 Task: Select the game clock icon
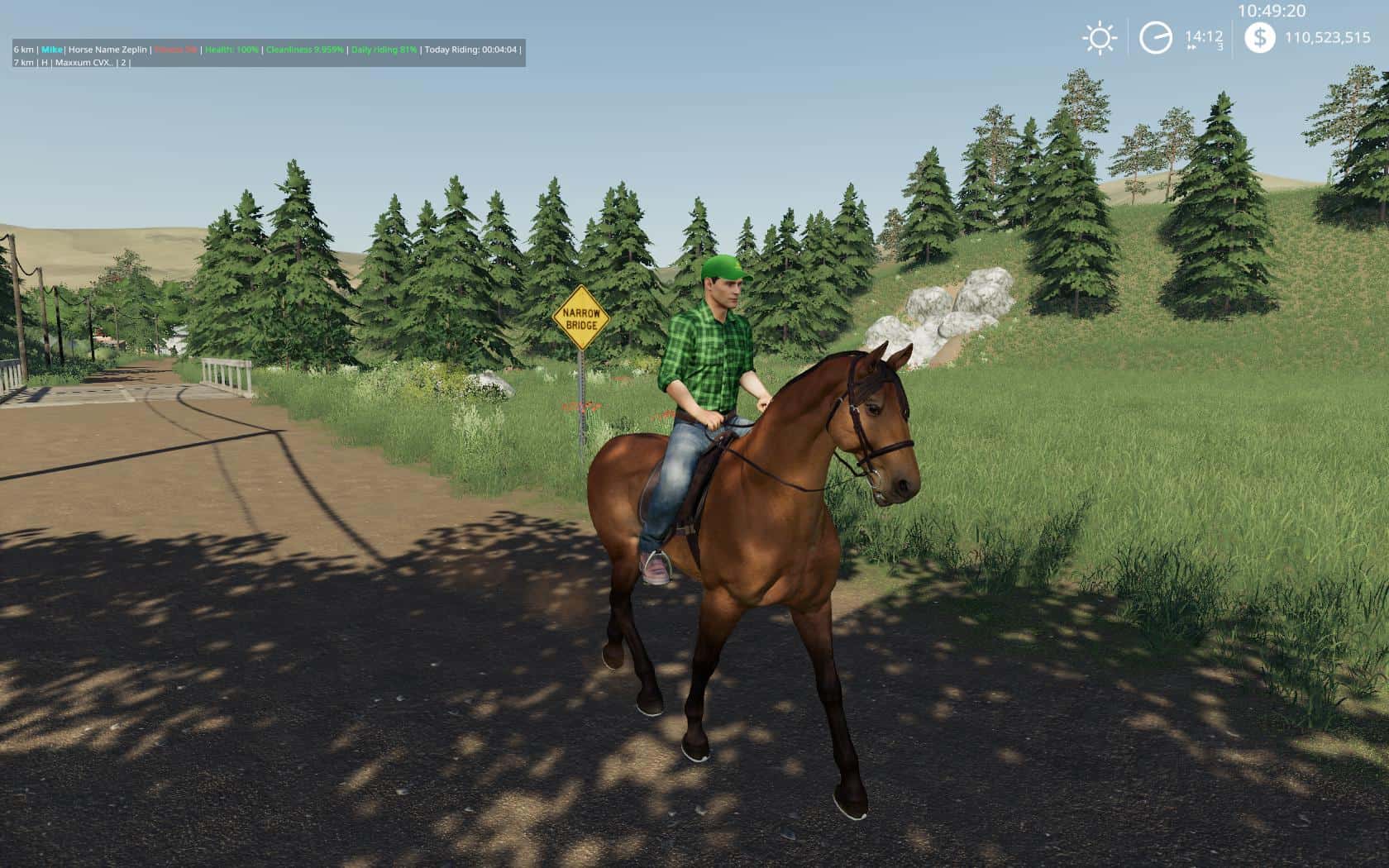coord(1155,38)
